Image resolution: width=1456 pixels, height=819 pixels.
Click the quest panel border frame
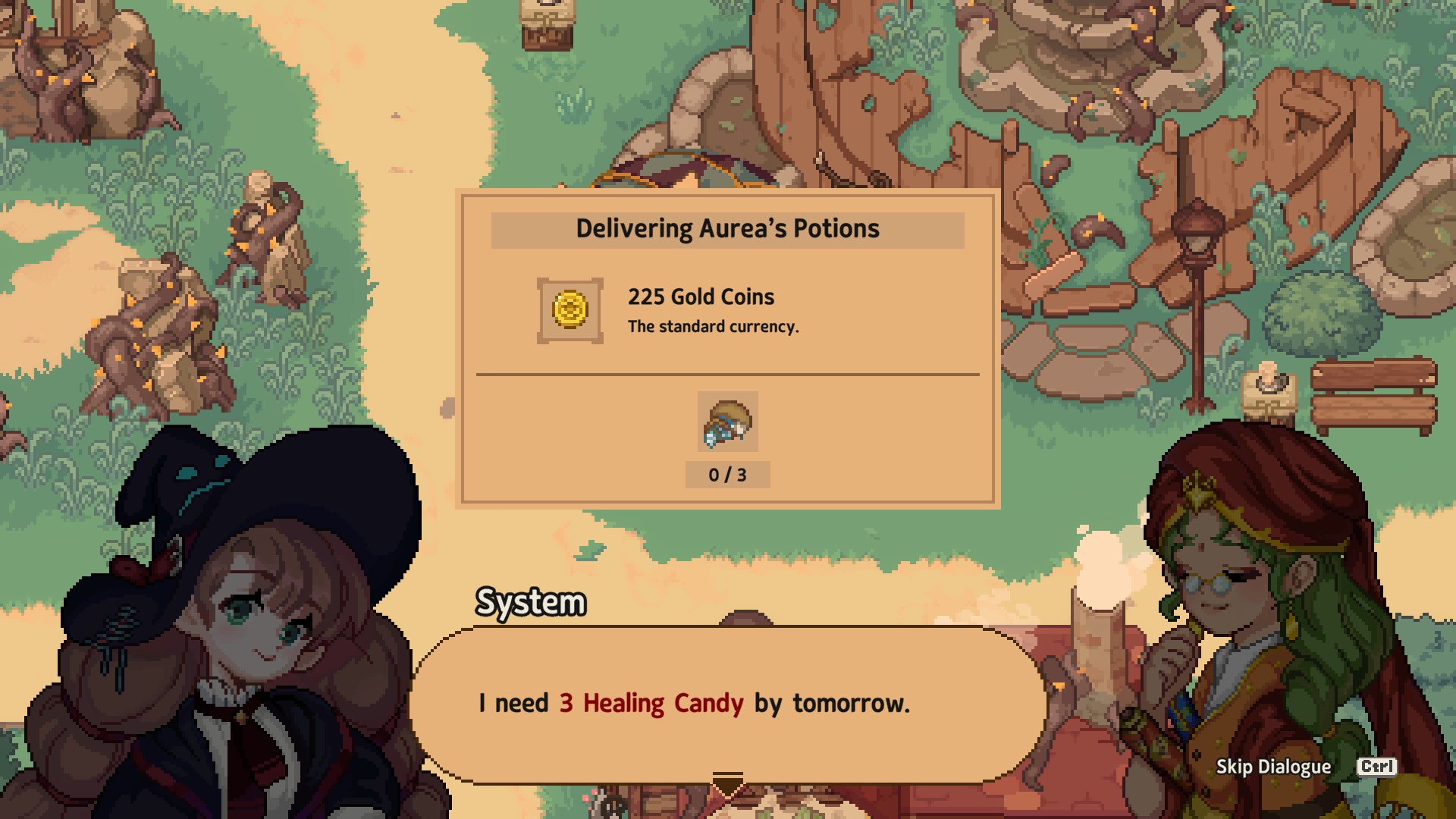coord(727,195)
